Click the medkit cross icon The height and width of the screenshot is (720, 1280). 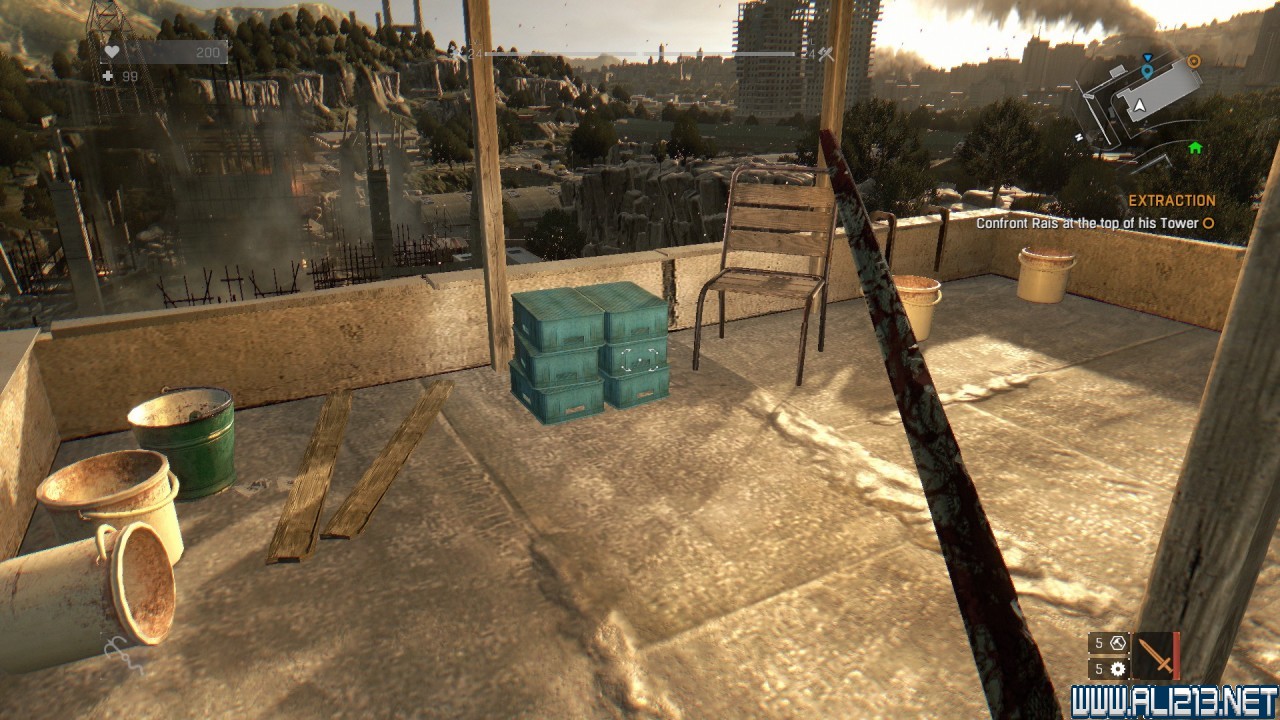click(x=108, y=76)
